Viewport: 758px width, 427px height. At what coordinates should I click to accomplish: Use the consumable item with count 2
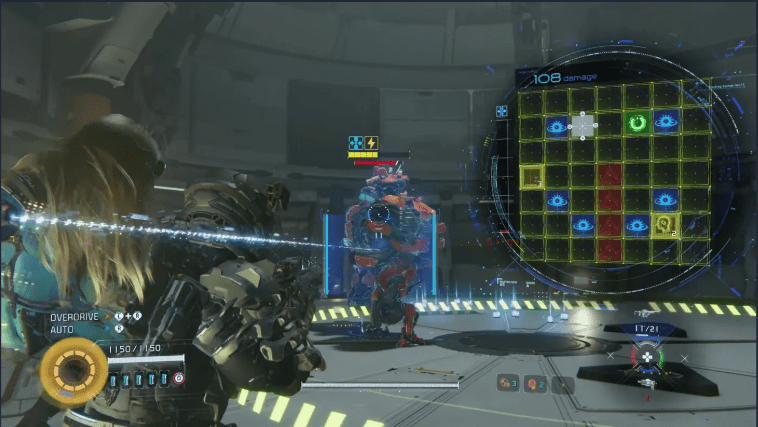535,382
